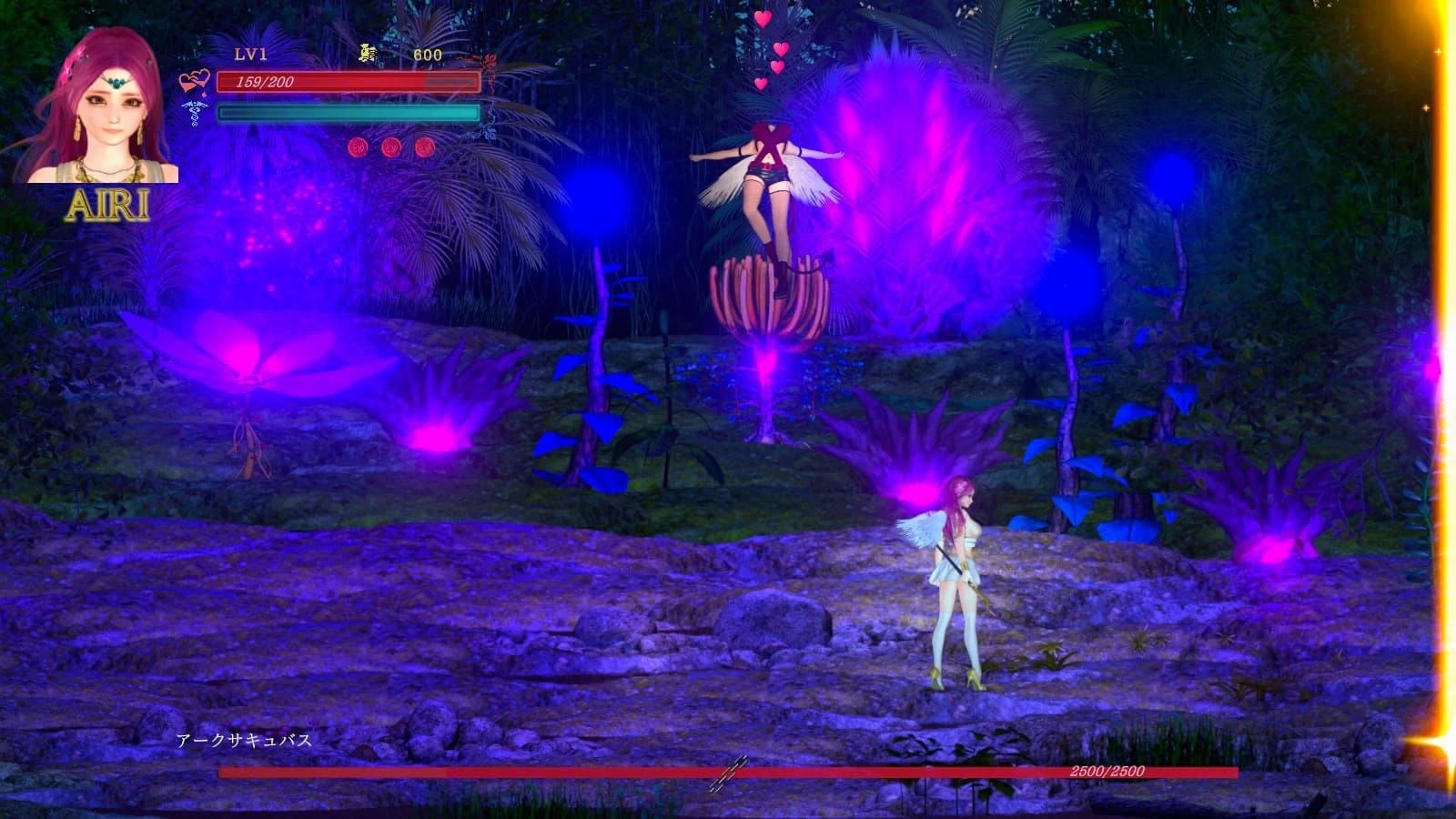Select the caduceus icon next to the teal energy bar
The image size is (1456, 819).
pos(194,111)
